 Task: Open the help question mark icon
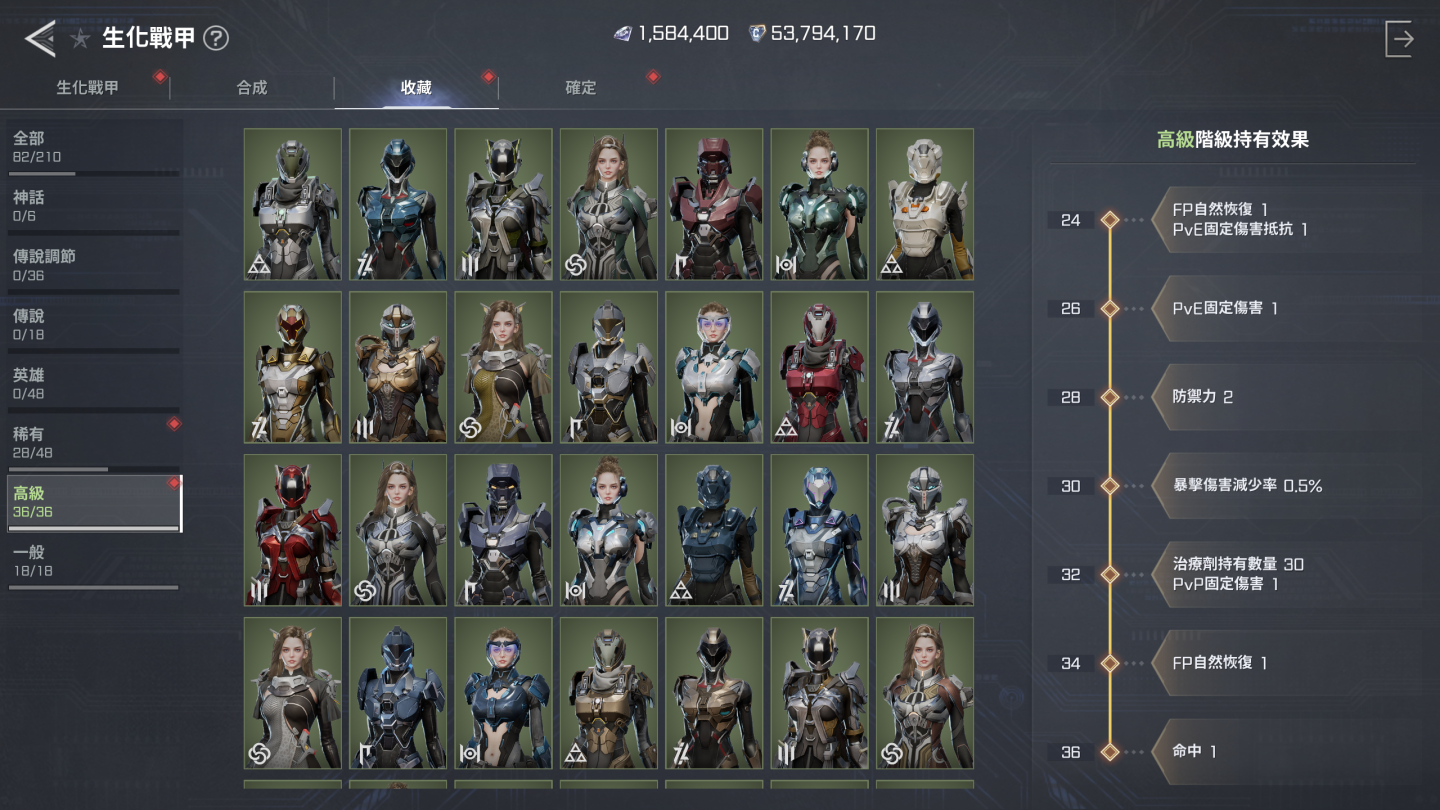pyautogui.click(x=216, y=39)
